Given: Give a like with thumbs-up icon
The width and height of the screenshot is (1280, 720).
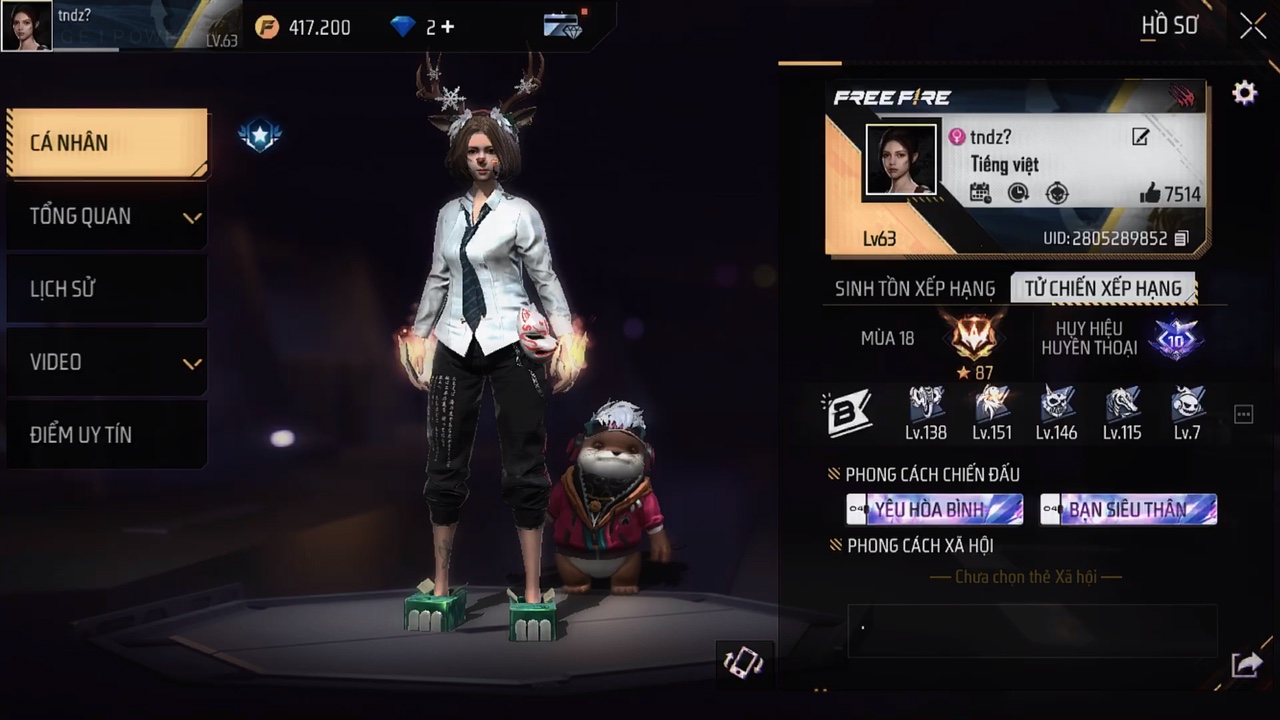Looking at the screenshot, I should click(1150, 194).
